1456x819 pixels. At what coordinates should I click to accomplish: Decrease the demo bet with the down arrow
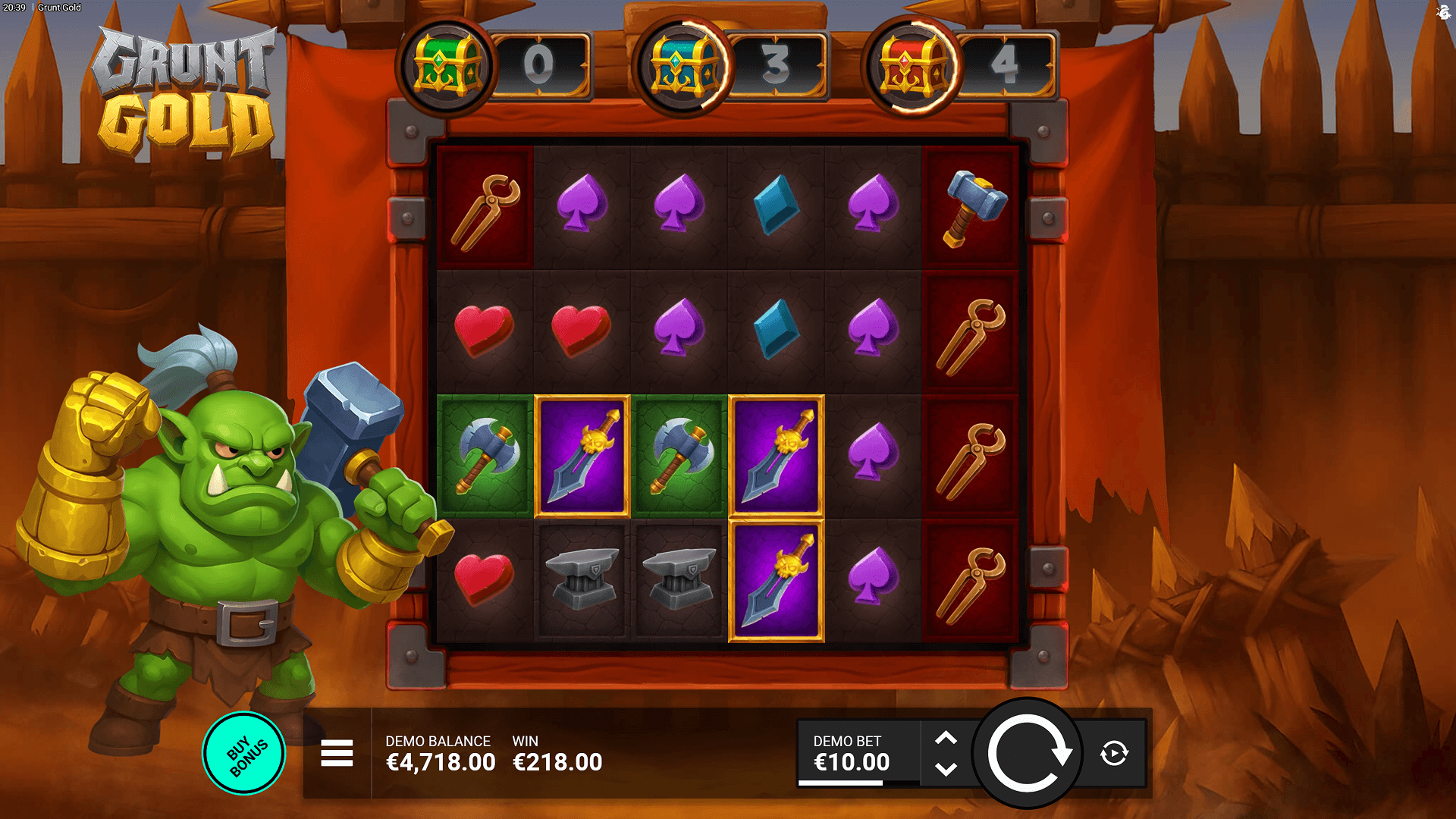[x=946, y=770]
